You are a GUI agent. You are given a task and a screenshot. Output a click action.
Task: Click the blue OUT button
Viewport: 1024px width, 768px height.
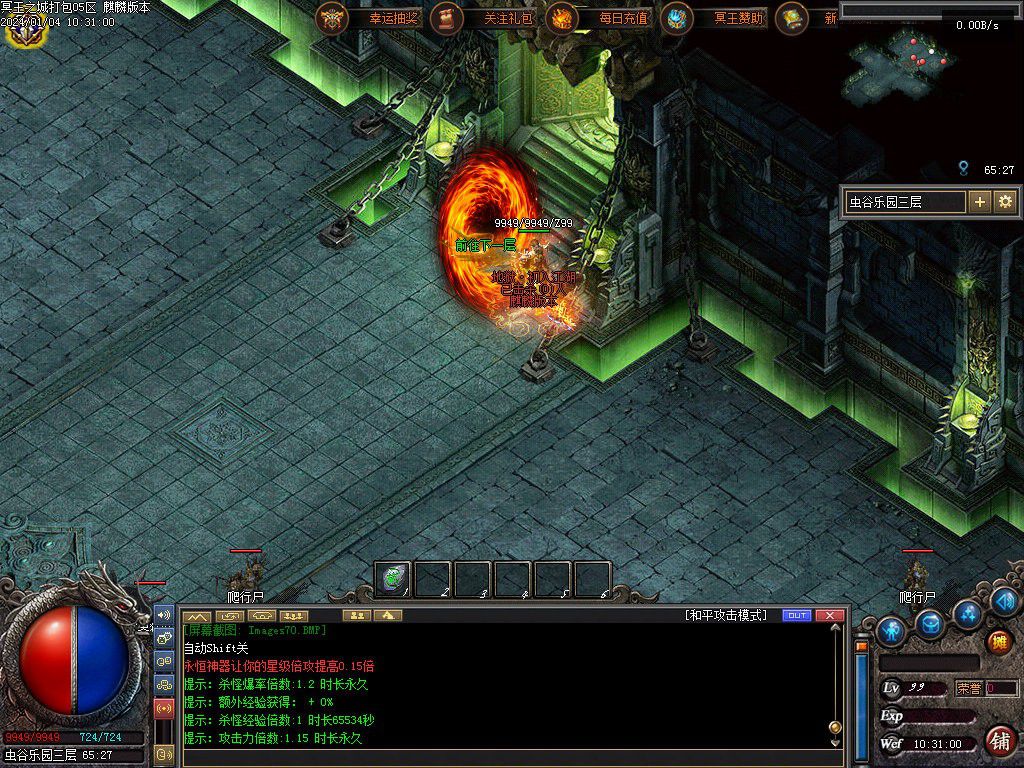tap(797, 615)
